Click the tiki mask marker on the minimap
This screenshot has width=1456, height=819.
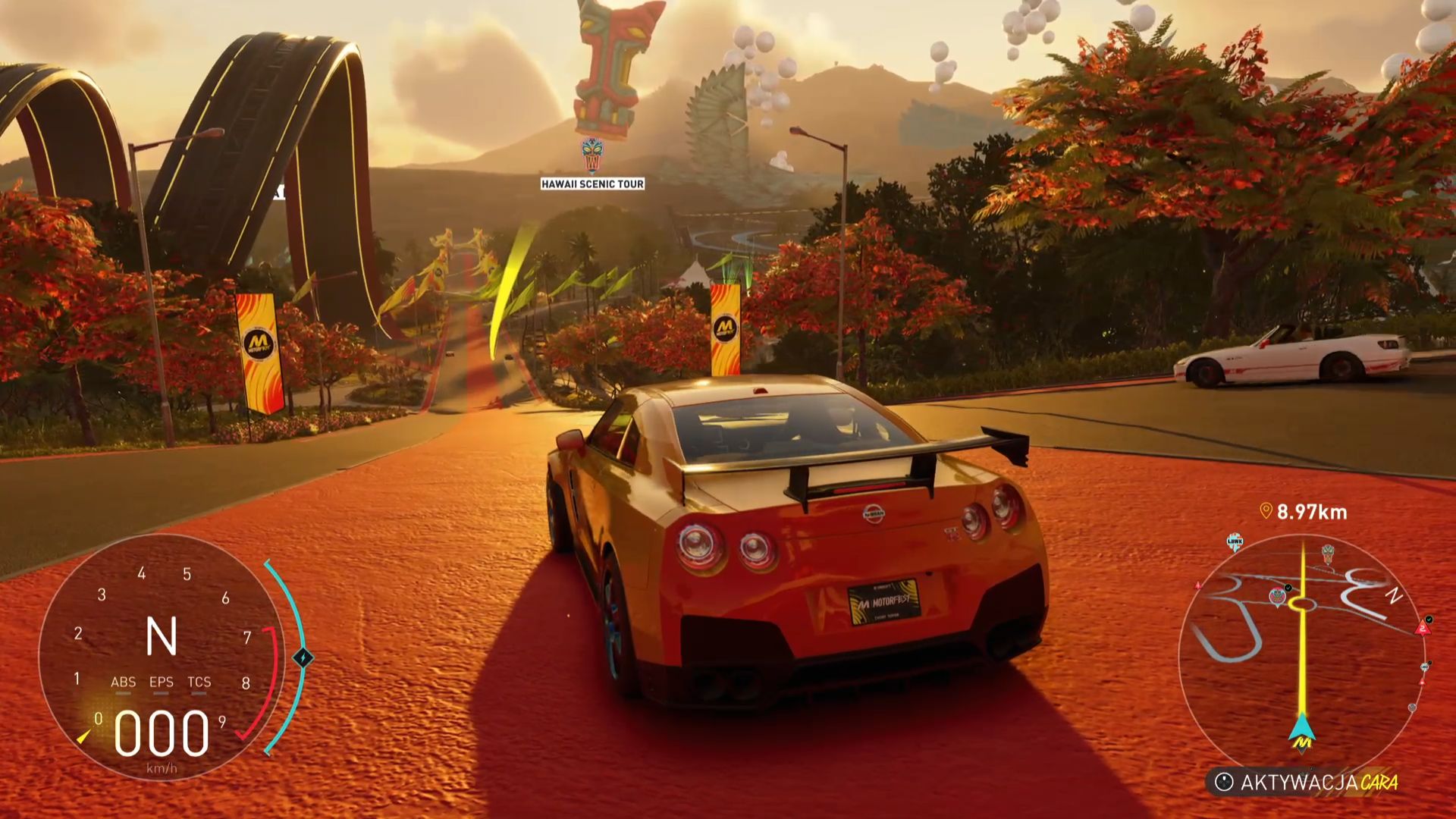point(1328,553)
